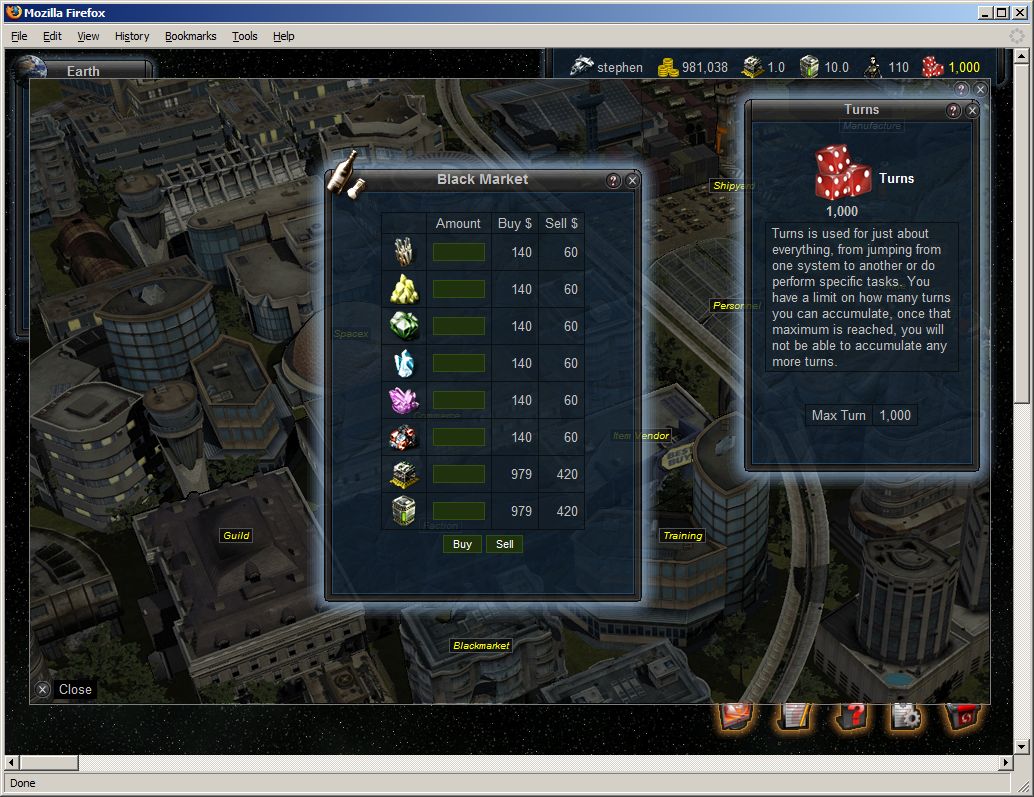Close the city view with the Close button
Image resolution: width=1034 pixels, height=797 pixels.
65,689
